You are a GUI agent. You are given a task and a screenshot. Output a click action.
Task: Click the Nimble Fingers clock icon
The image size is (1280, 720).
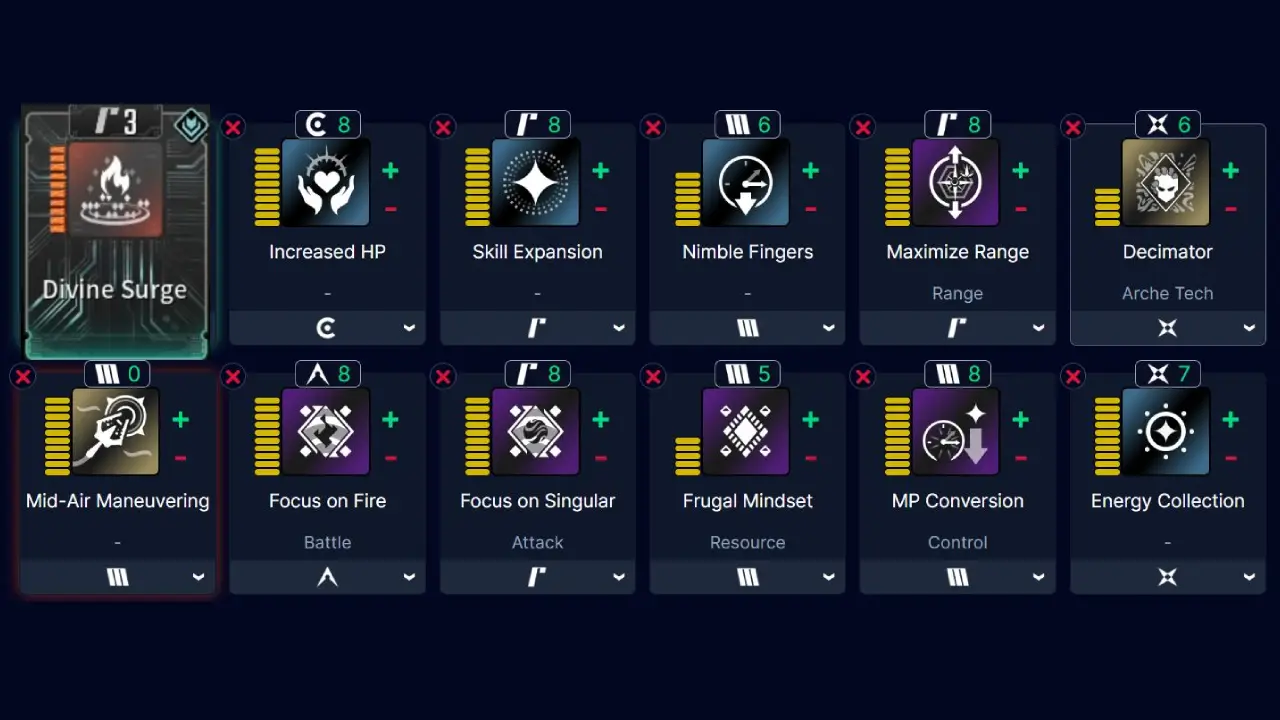[x=747, y=182]
